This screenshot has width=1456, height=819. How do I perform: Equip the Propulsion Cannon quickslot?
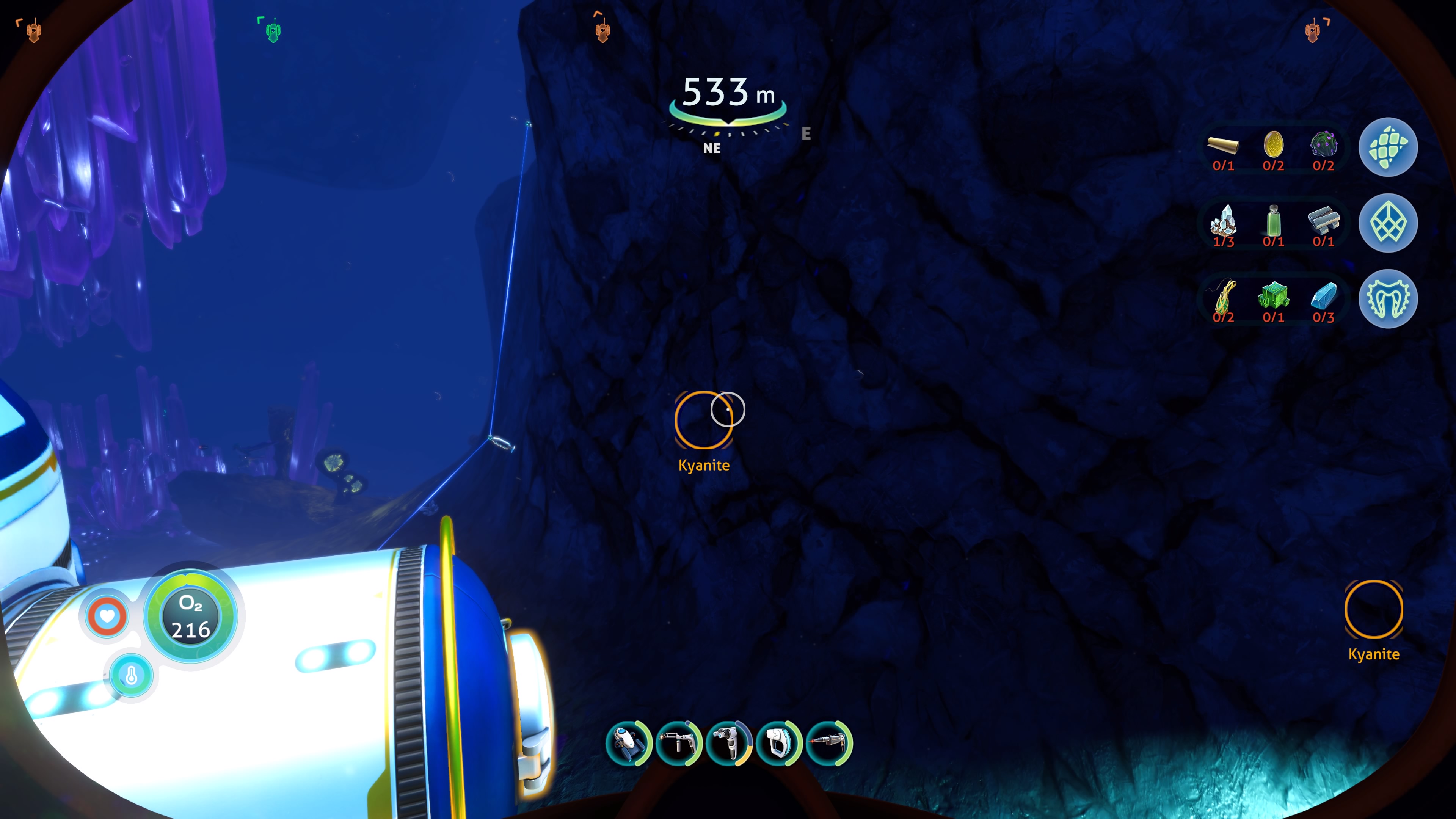pos(728,744)
